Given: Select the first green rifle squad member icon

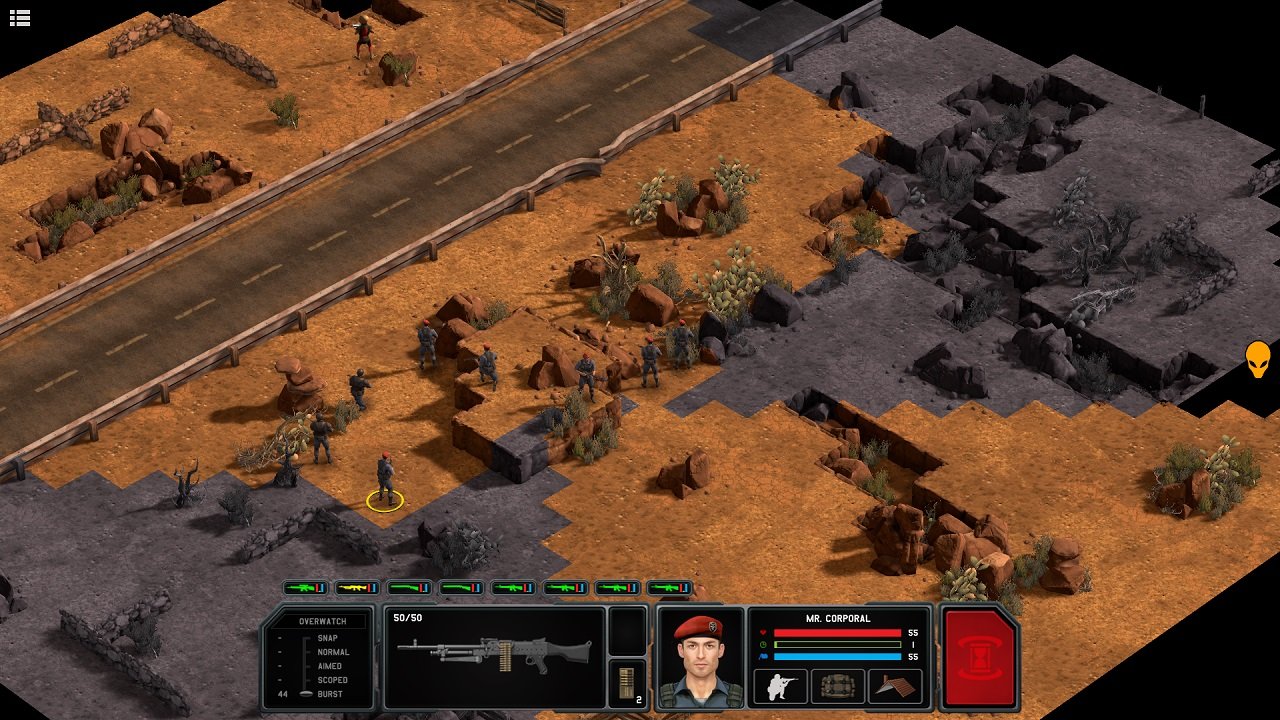Looking at the screenshot, I should point(305,588).
